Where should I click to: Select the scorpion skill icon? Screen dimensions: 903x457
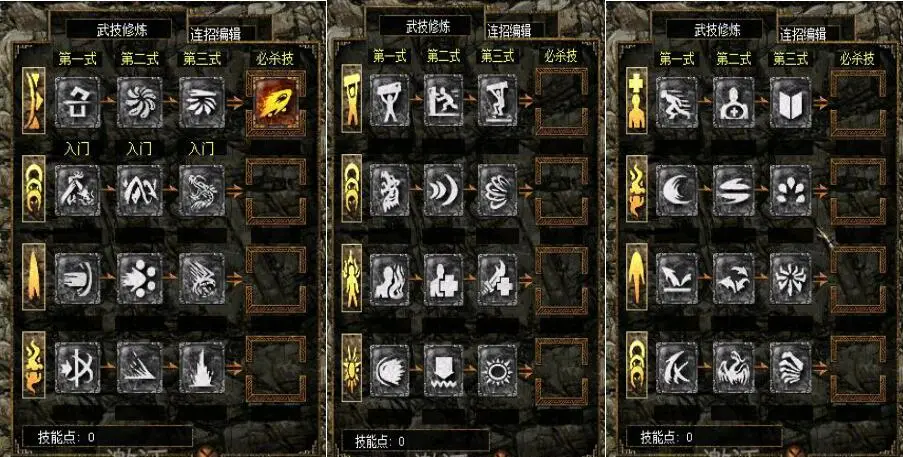pos(200,187)
